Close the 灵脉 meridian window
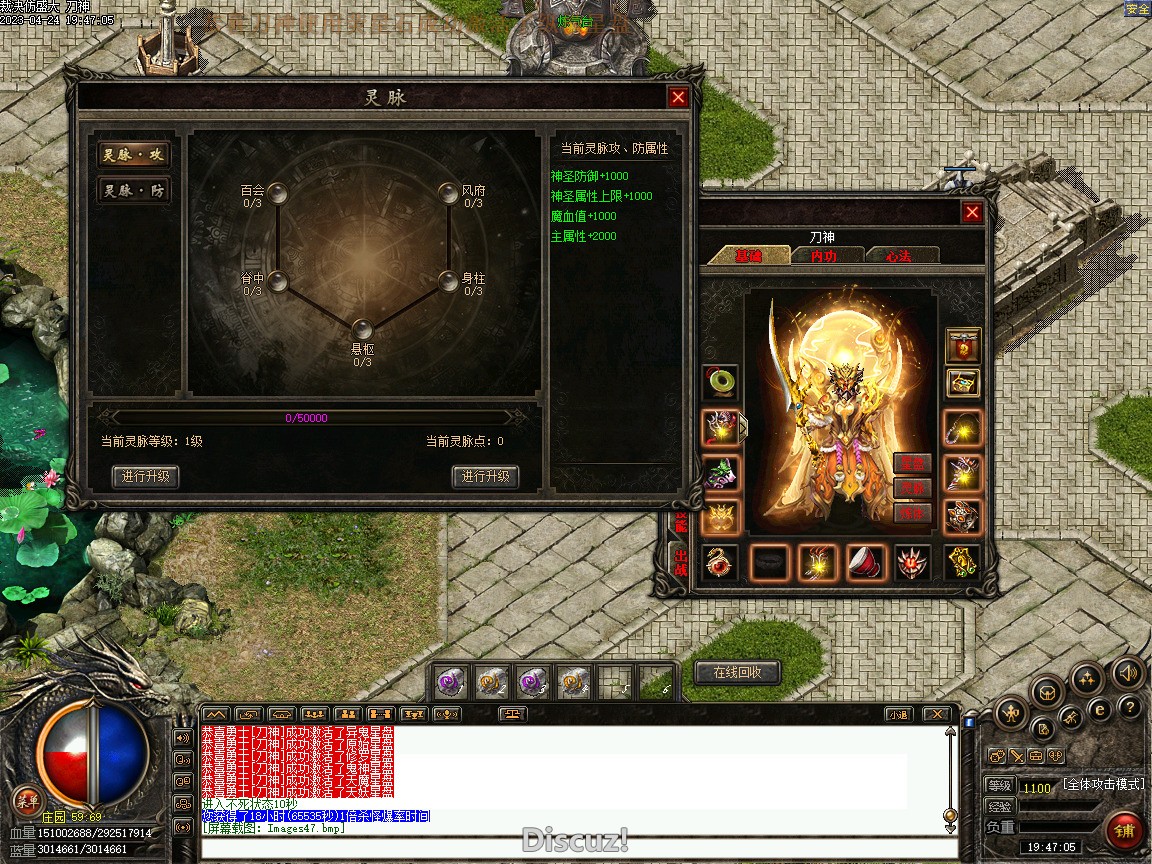The width and height of the screenshot is (1152, 864). pos(678,97)
